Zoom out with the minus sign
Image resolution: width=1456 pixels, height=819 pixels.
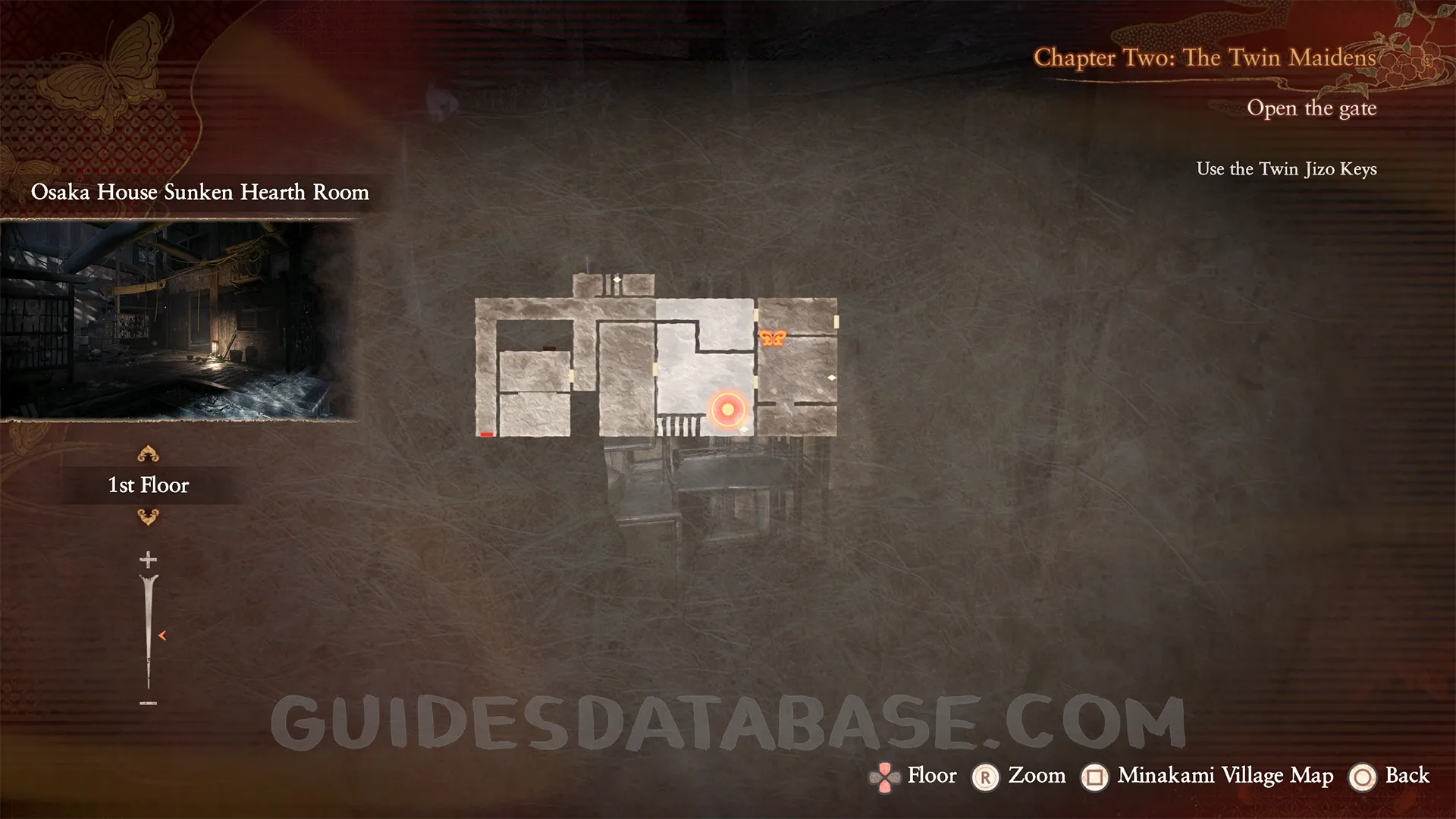[148, 704]
